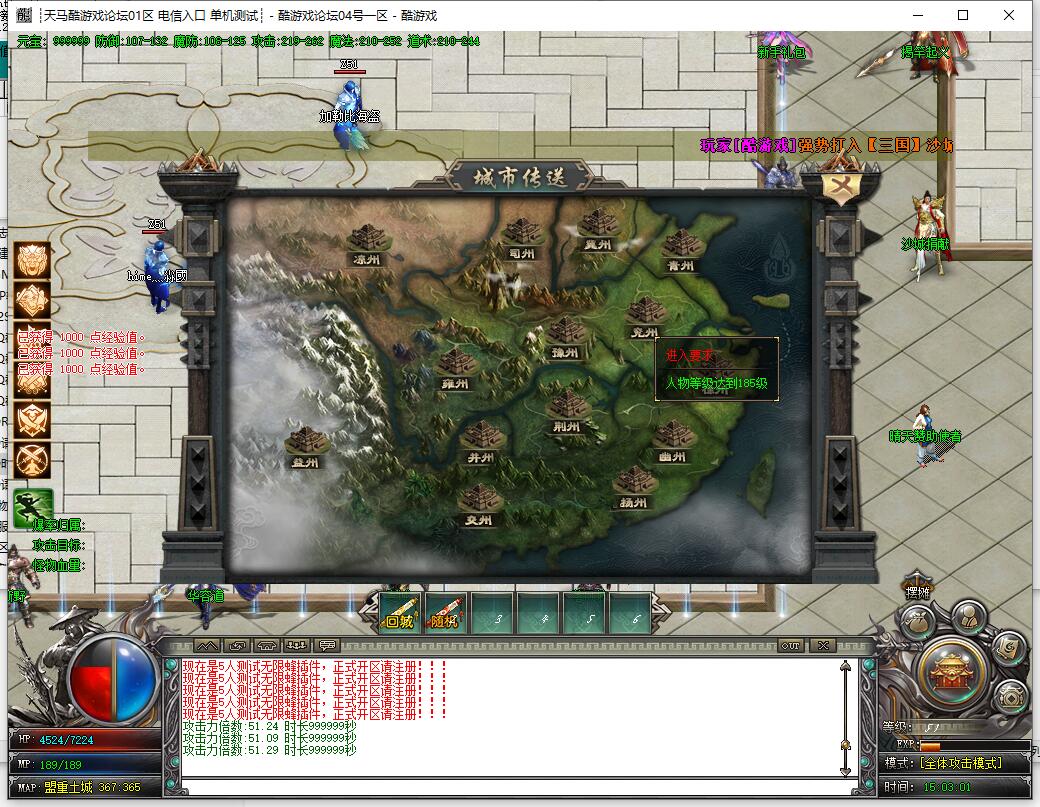Close the chat panel with its X button

pos(821,646)
